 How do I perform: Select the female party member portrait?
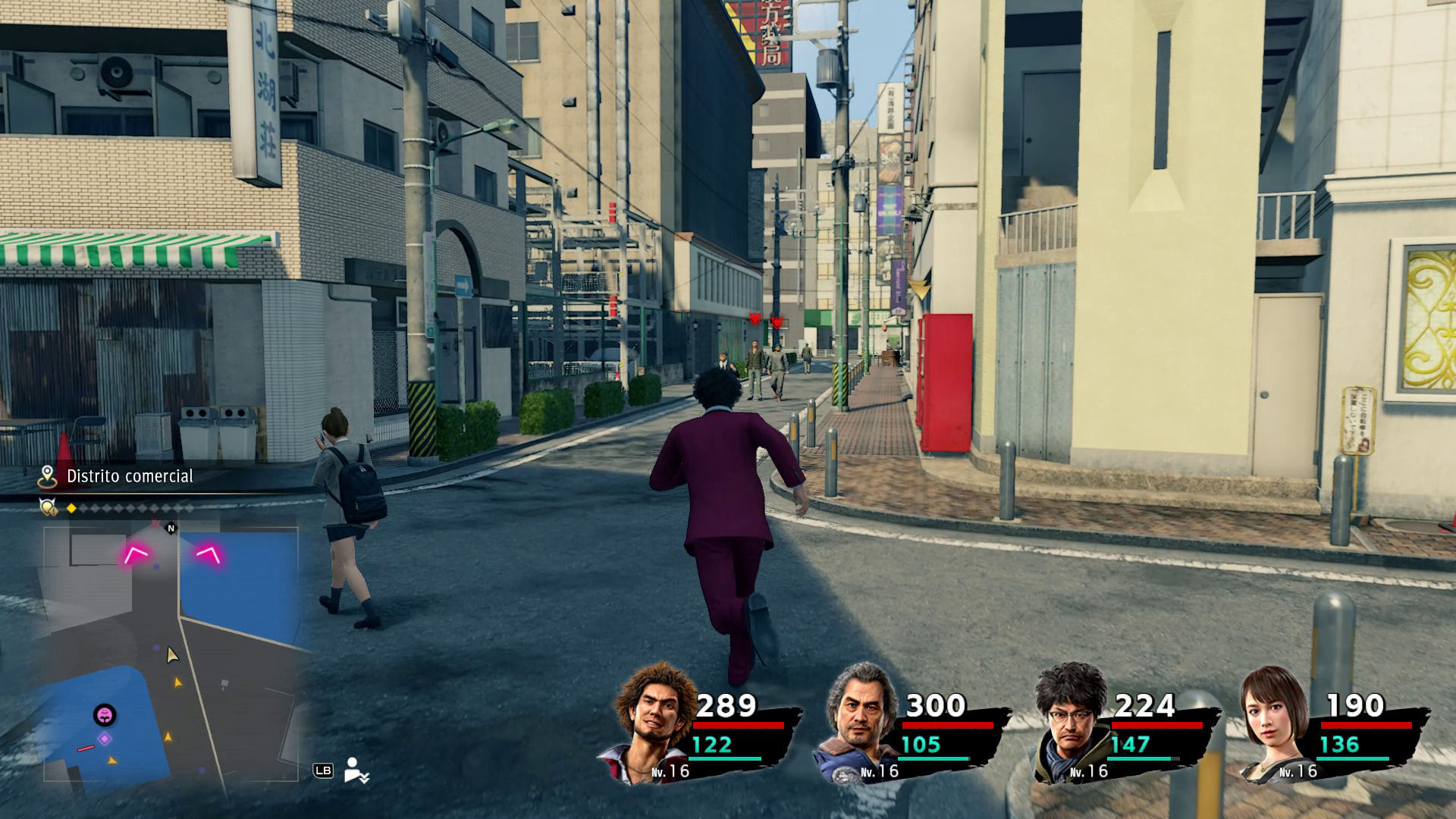(1276, 722)
